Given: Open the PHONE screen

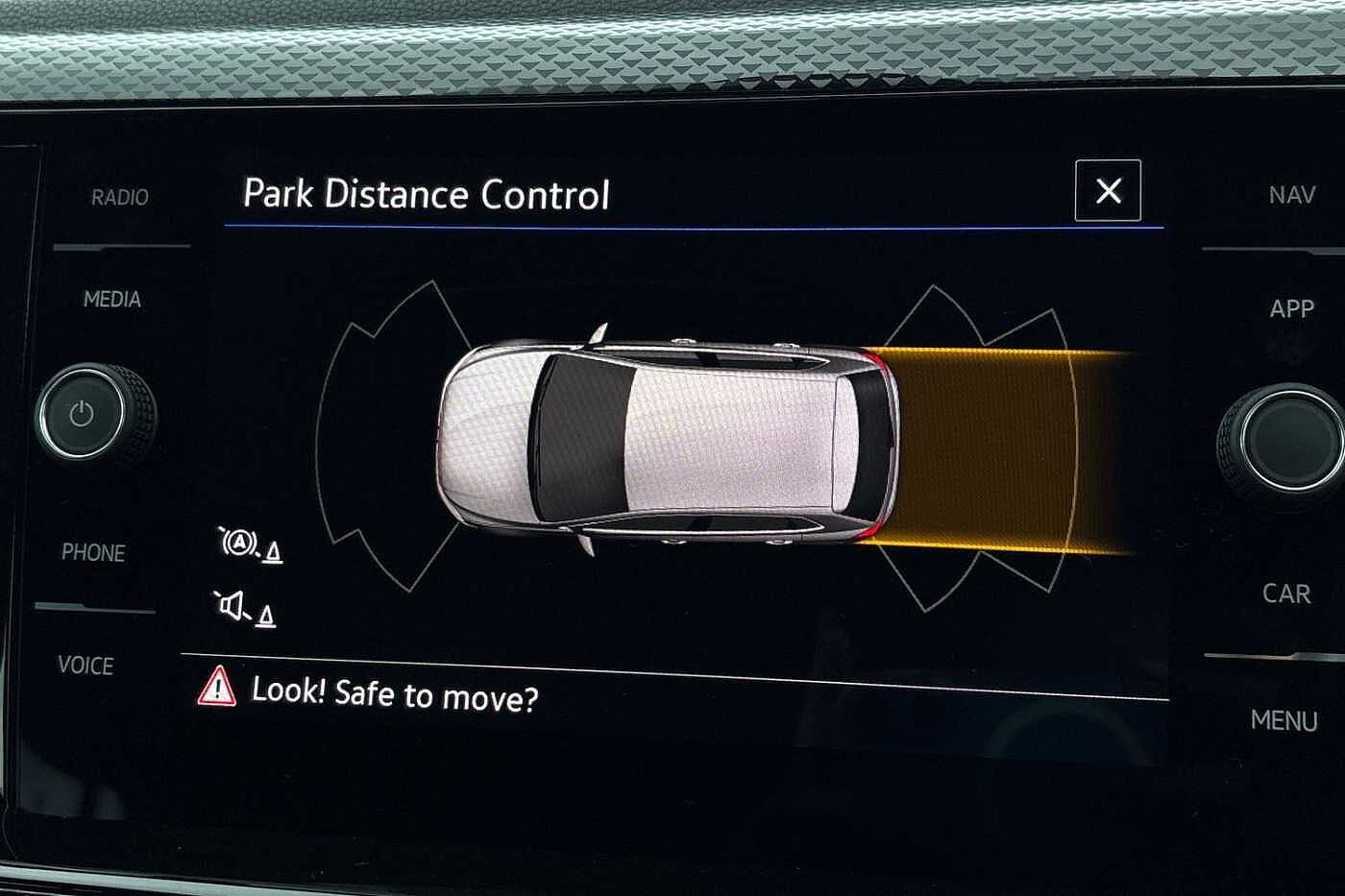Looking at the screenshot, I should pyautogui.click(x=93, y=553).
